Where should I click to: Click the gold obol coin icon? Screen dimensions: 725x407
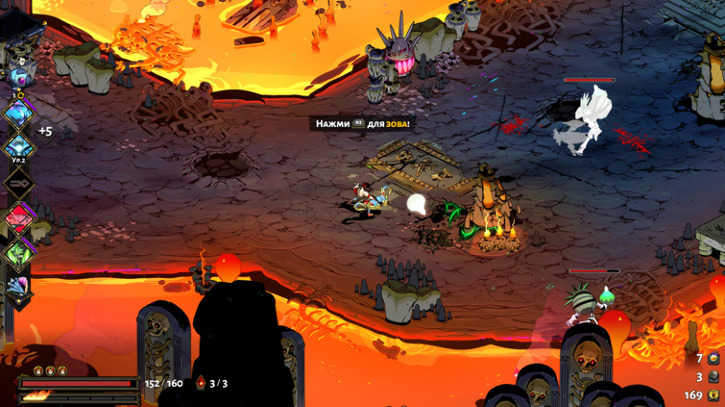point(714,395)
